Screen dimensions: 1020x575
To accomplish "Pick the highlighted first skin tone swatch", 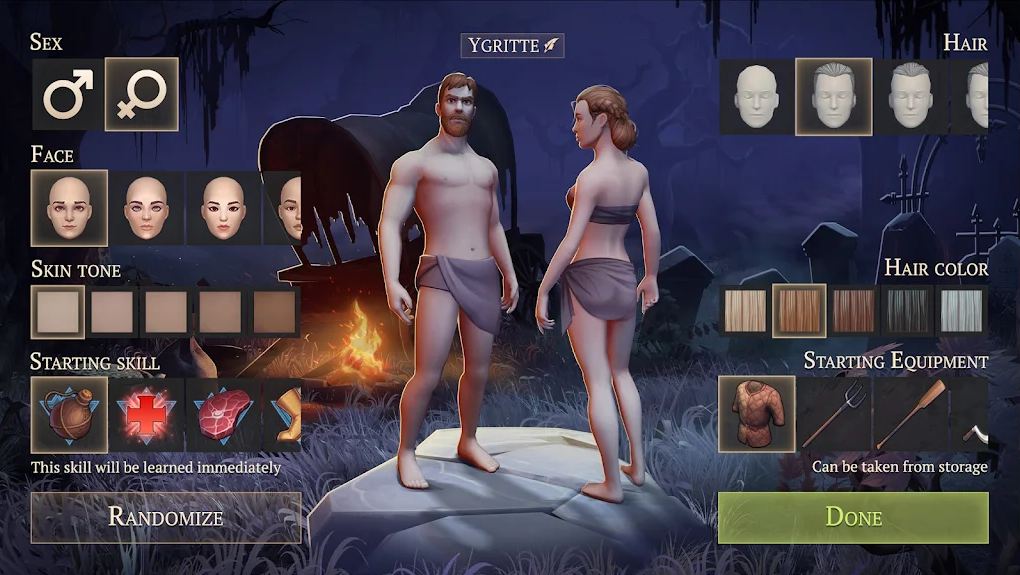I will click(57, 311).
